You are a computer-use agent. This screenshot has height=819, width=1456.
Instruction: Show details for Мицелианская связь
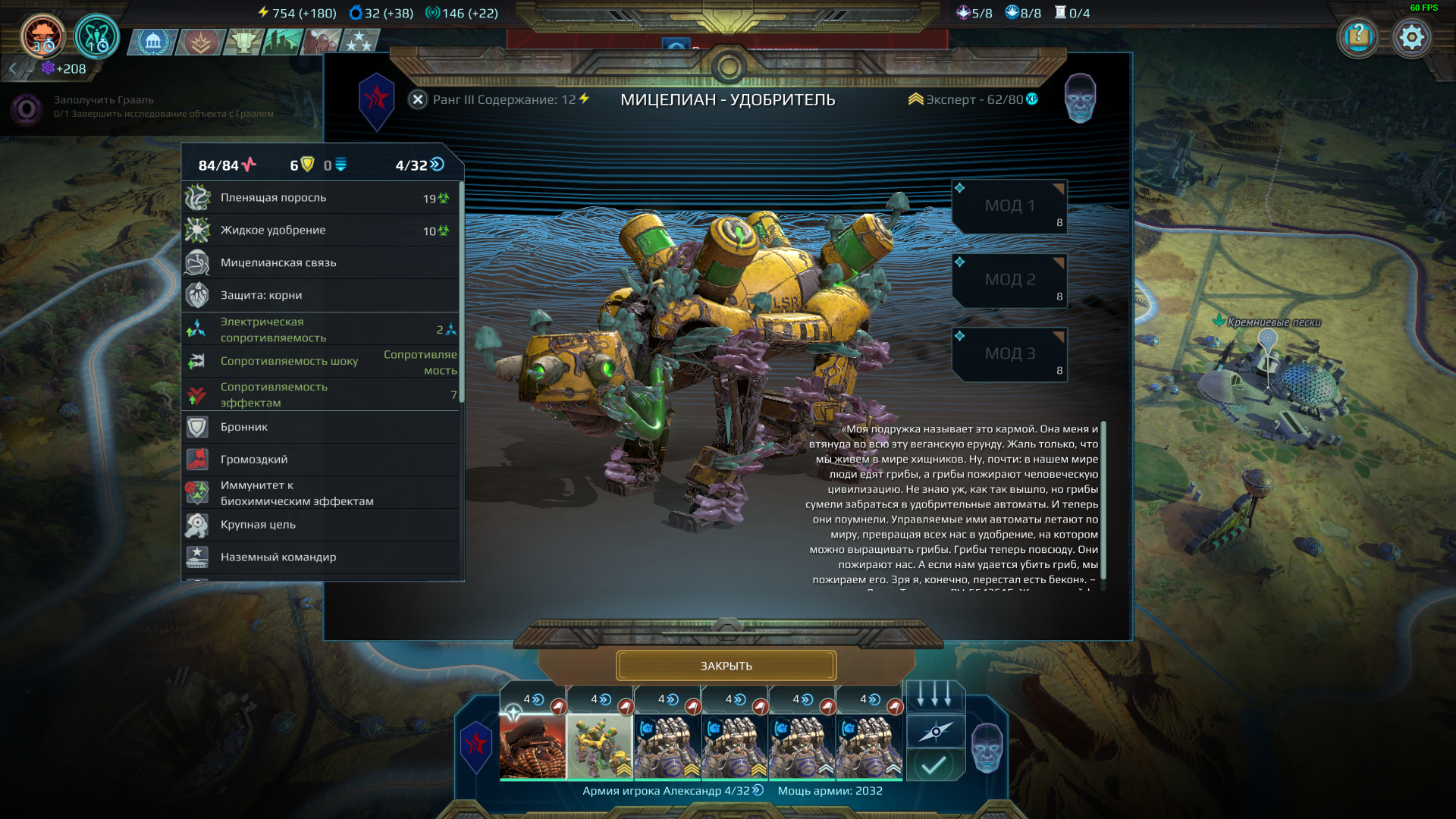pos(321,263)
